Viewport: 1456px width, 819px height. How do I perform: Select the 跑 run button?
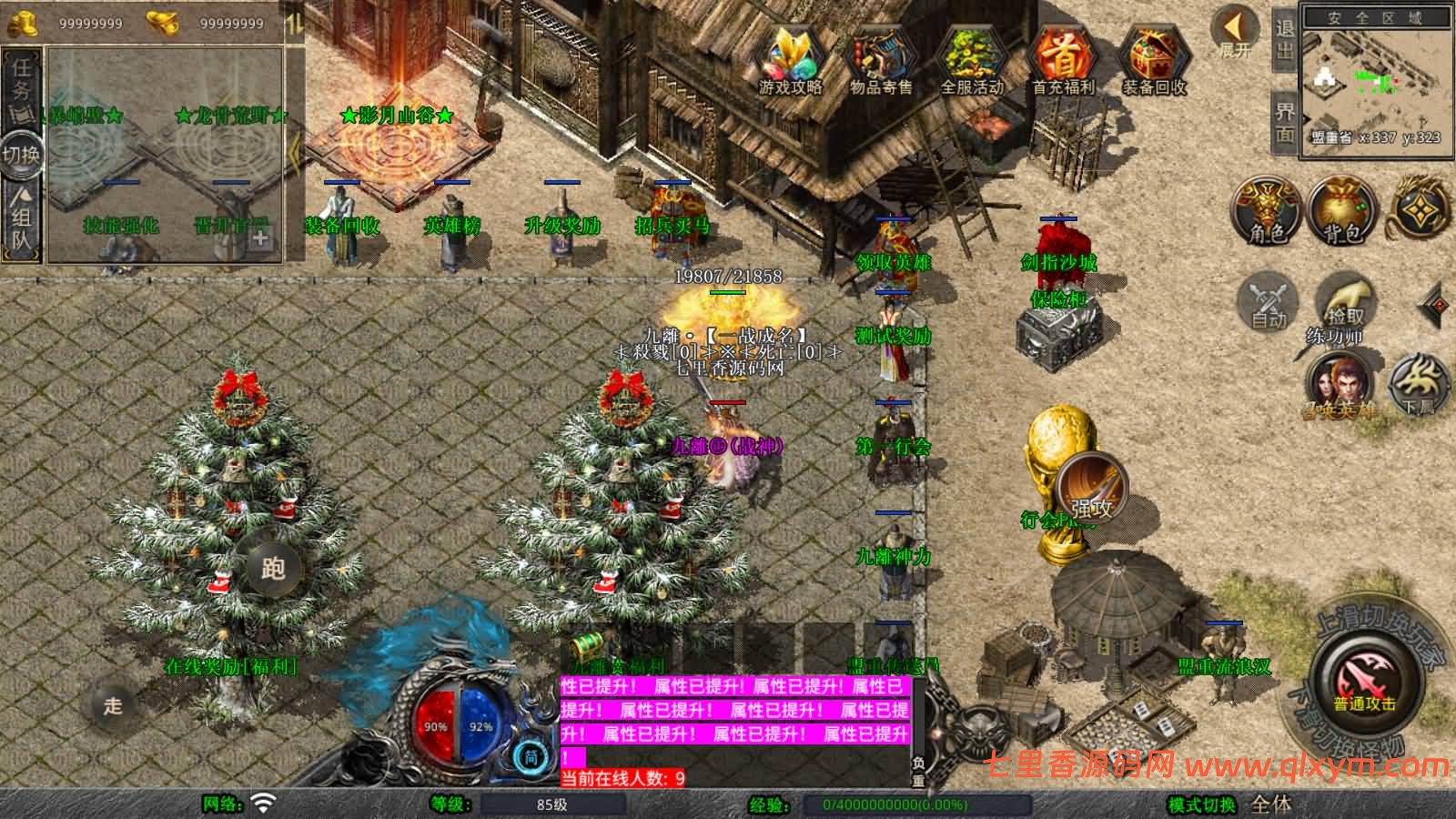(272, 569)
